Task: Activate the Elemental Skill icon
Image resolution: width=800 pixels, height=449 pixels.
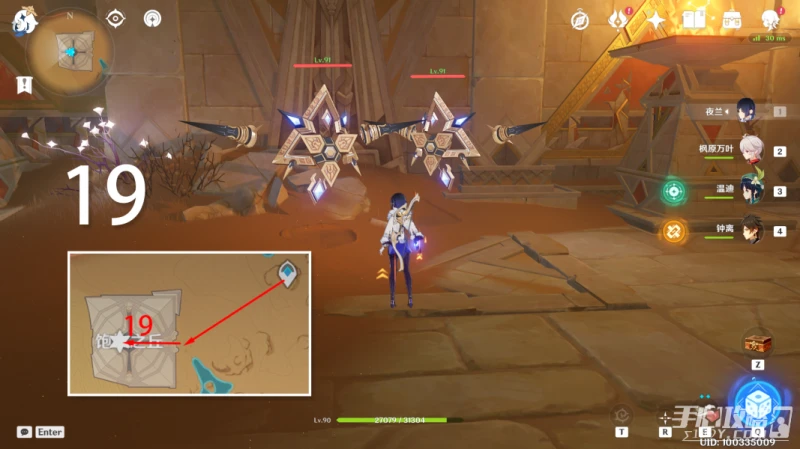Action: tap(707, 415)
